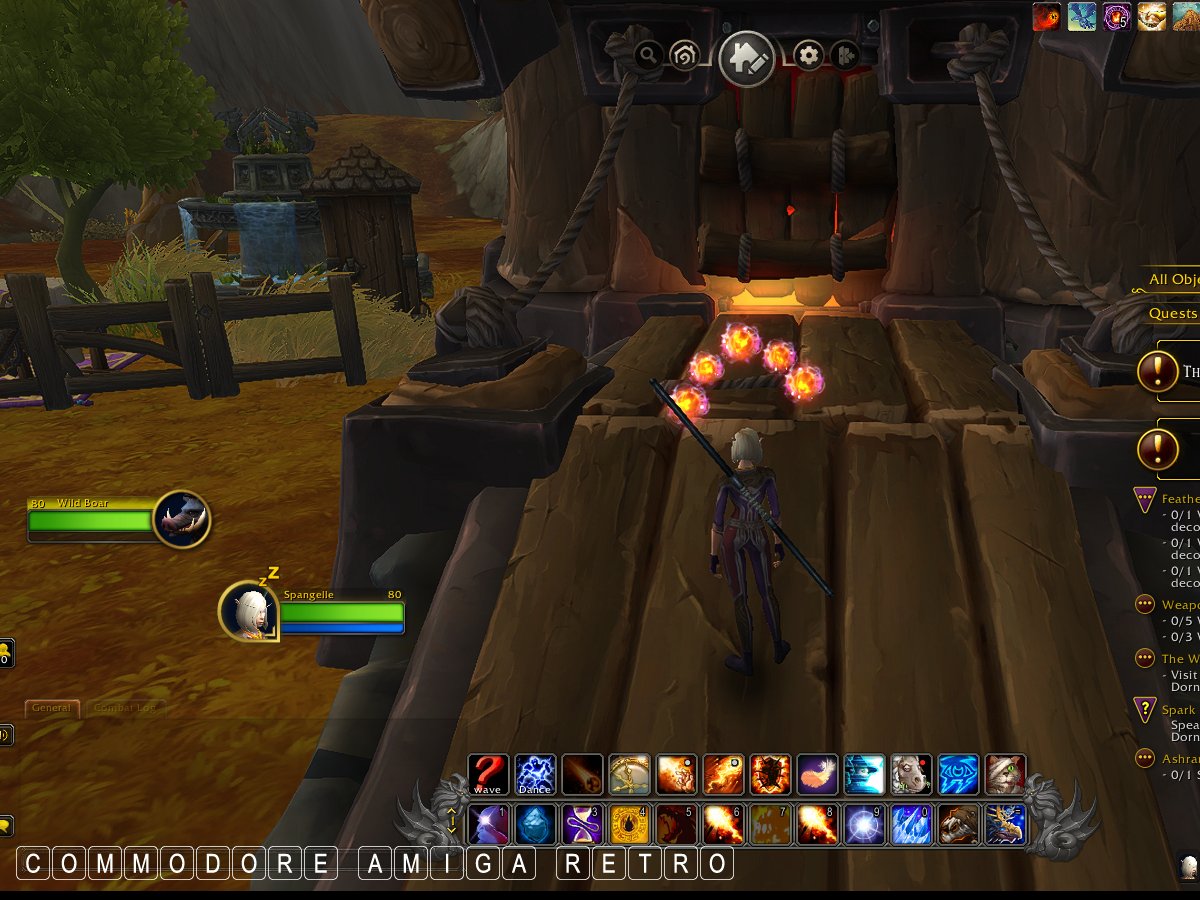This screenshot has height=900, width=1200.
Task: Click the magnifying glass housing button
Action: tap(648, 55)
